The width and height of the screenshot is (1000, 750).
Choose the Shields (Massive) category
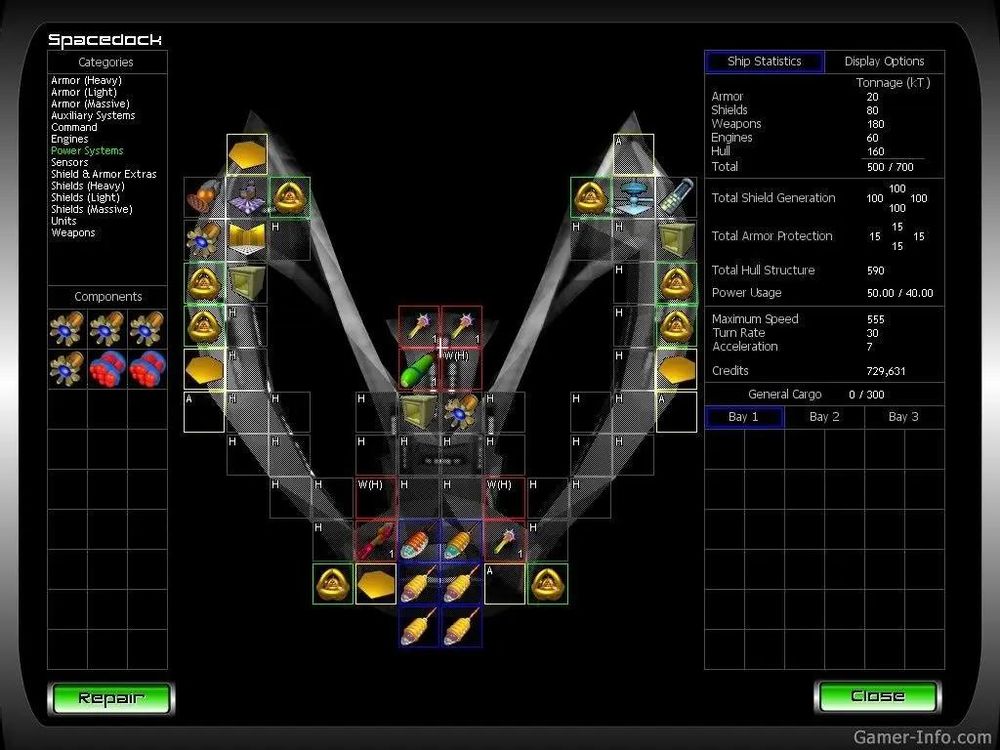coord(90,209)
